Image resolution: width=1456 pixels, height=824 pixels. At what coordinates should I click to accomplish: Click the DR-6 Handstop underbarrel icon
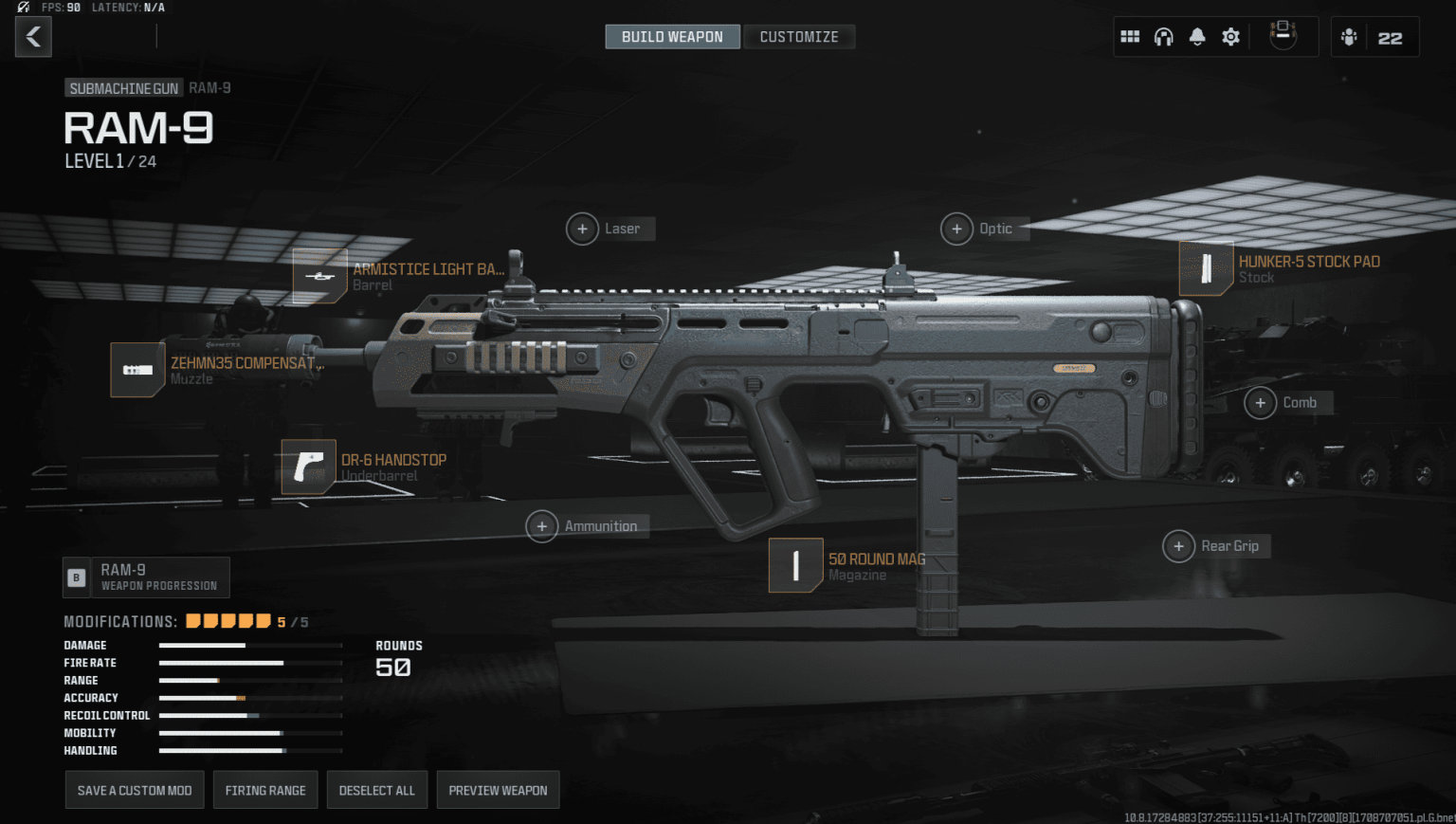[x=309, y=467]
